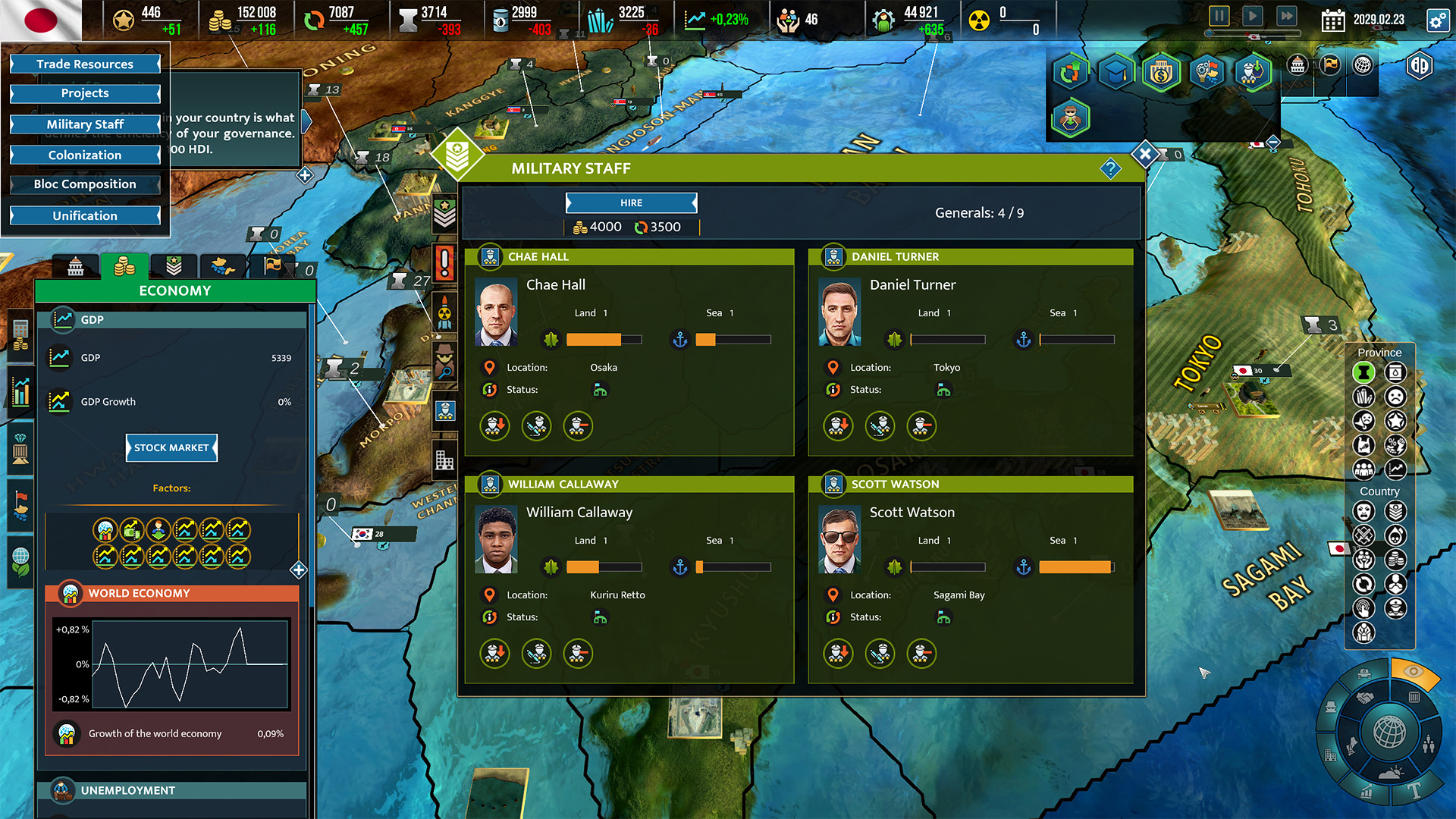The image size is (1456, 819).
Task: Switch to the military rank tab above Economy
Action: coord(173,265)
